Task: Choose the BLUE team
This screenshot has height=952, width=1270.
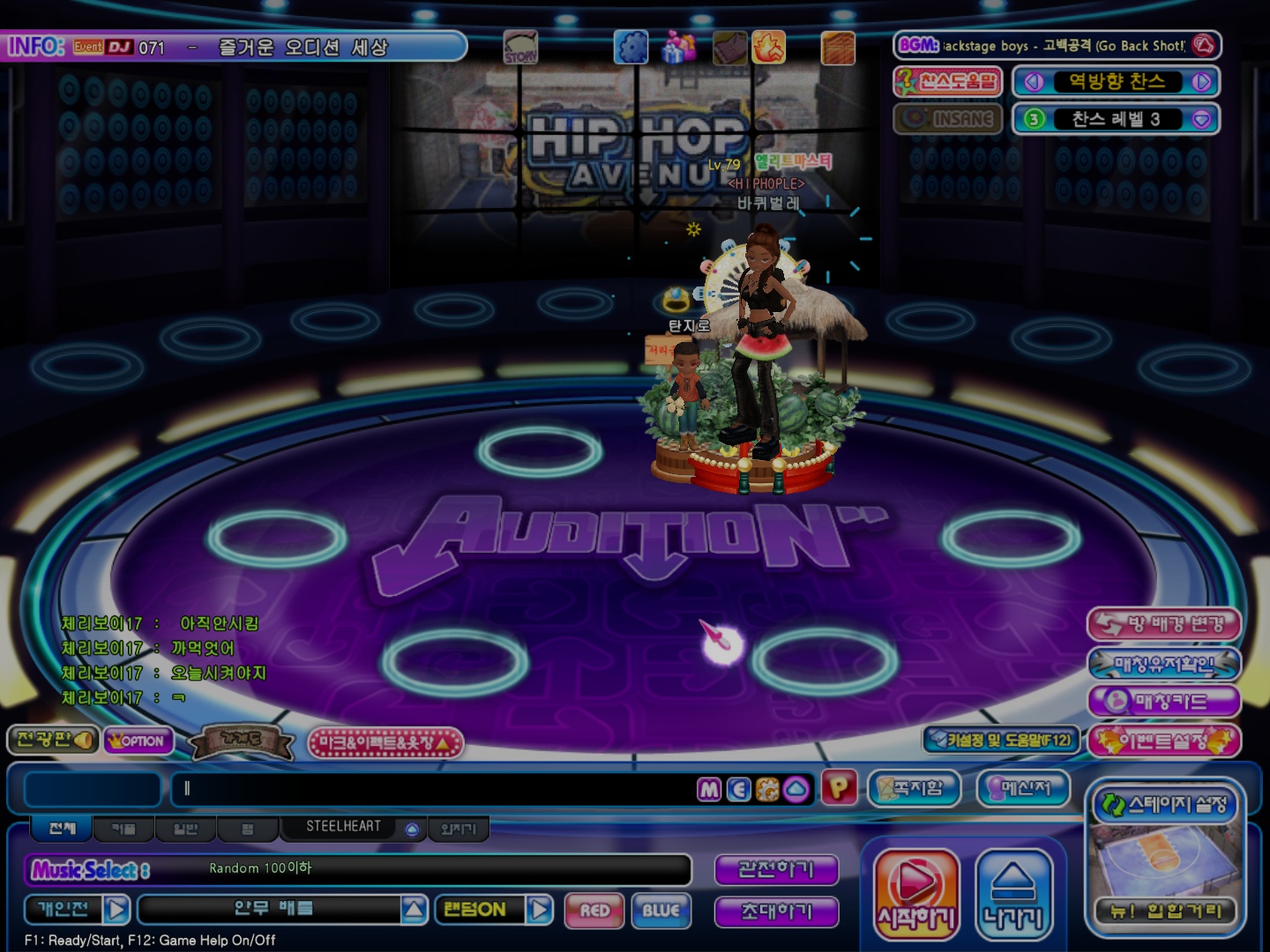Action: (x=661, y=911)
